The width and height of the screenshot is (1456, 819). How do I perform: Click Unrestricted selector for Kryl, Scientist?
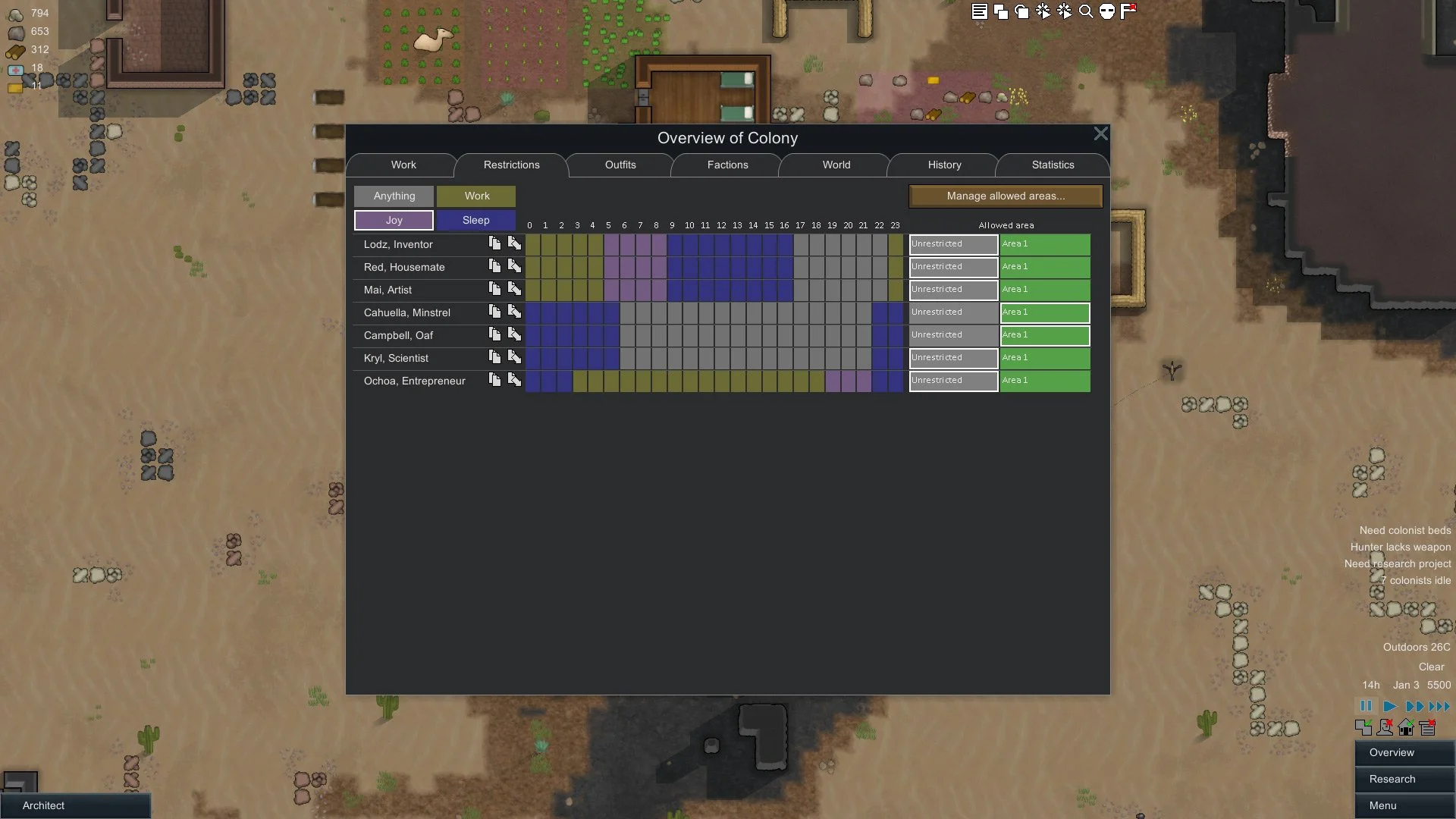pyautogui.click(x=952, y=358)
